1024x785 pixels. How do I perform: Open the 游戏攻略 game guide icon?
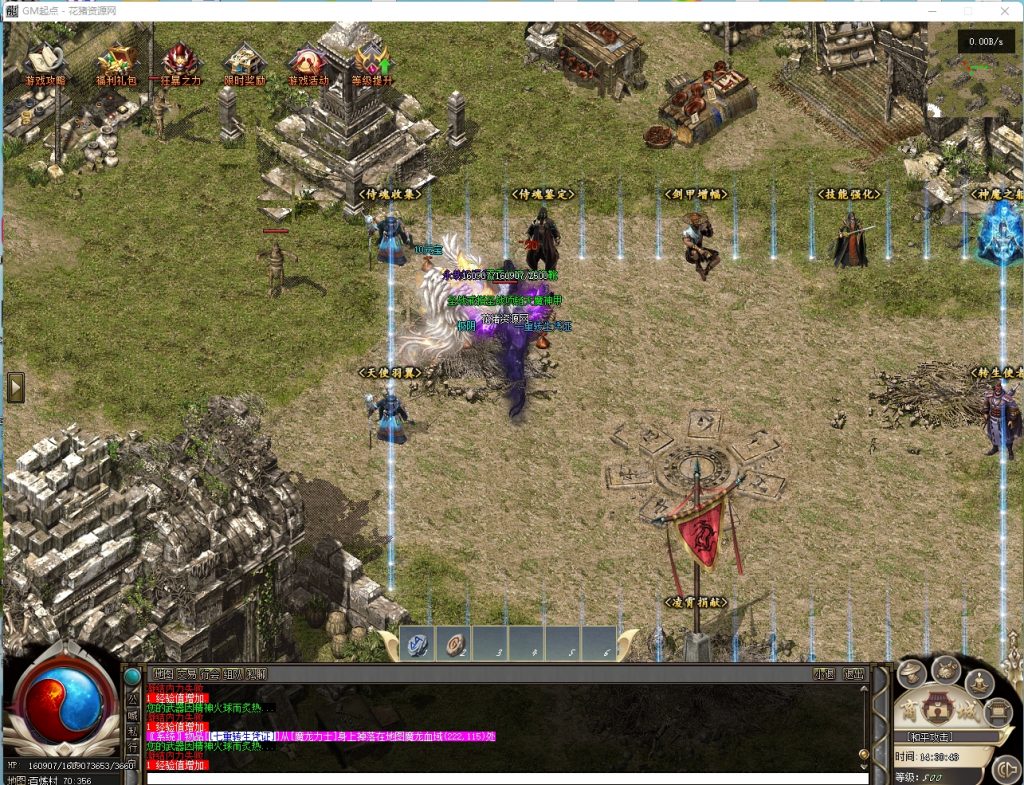click(x=45, y=62)
